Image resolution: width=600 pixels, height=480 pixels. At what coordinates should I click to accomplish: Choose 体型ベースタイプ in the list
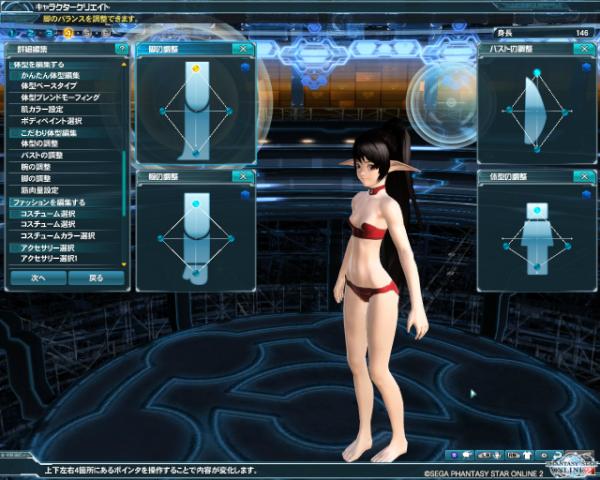pyautogui.click(x=50, y=87)
